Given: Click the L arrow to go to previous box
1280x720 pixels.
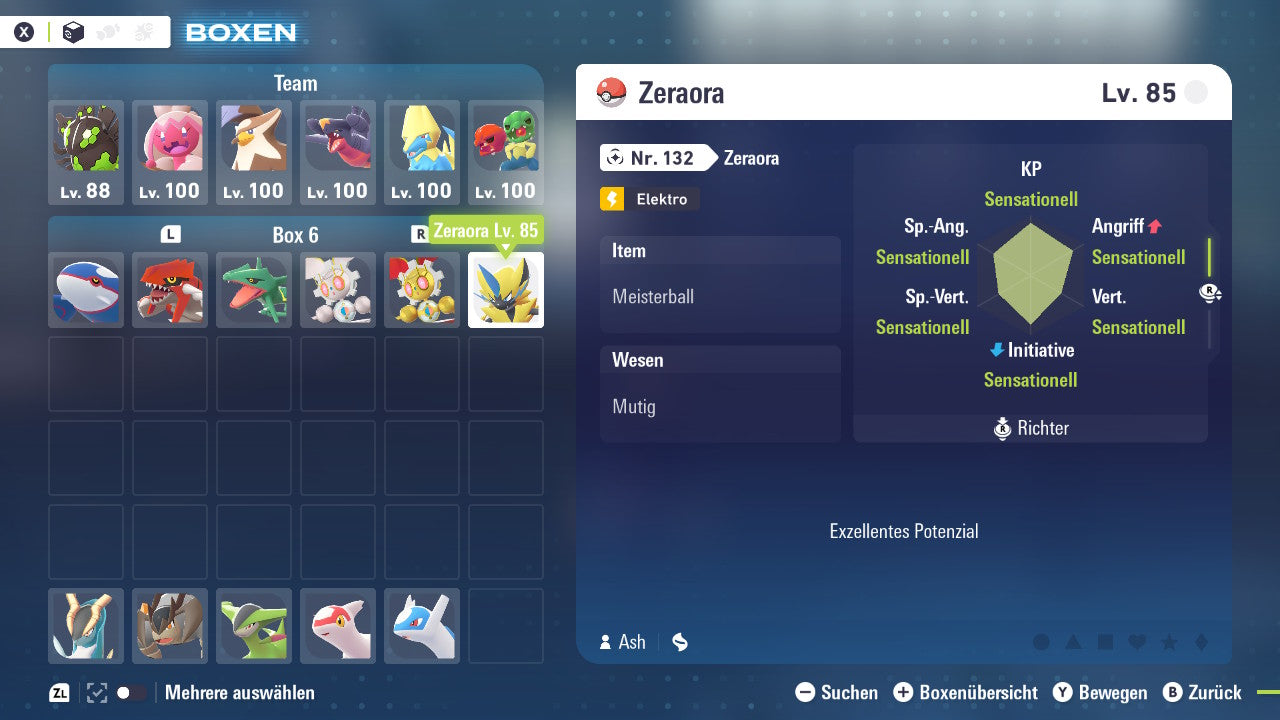Looking at the screenshot, I should [x=170, y=231].
